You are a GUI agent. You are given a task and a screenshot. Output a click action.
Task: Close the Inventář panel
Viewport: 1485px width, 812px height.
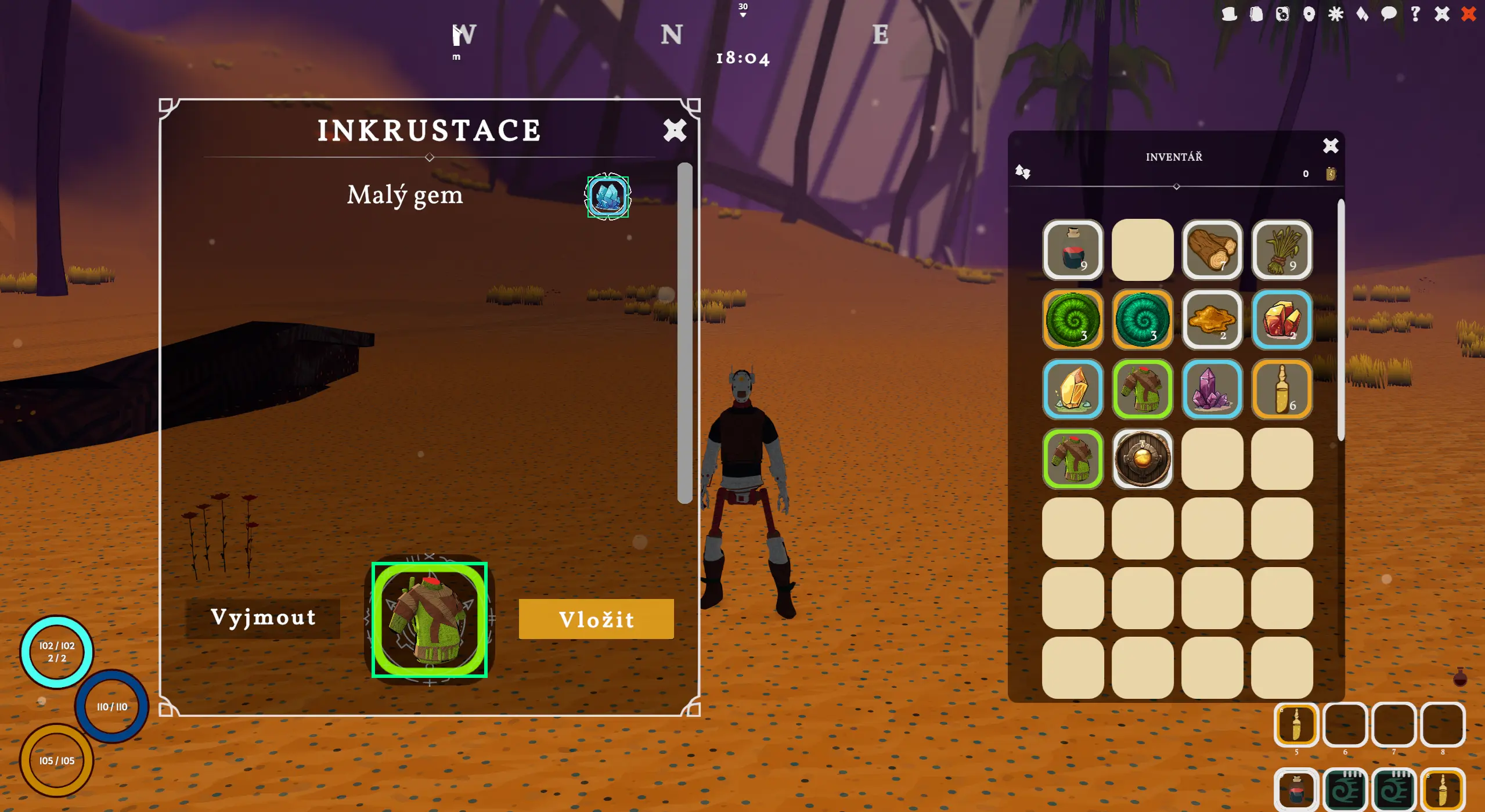coord(1330,145)
